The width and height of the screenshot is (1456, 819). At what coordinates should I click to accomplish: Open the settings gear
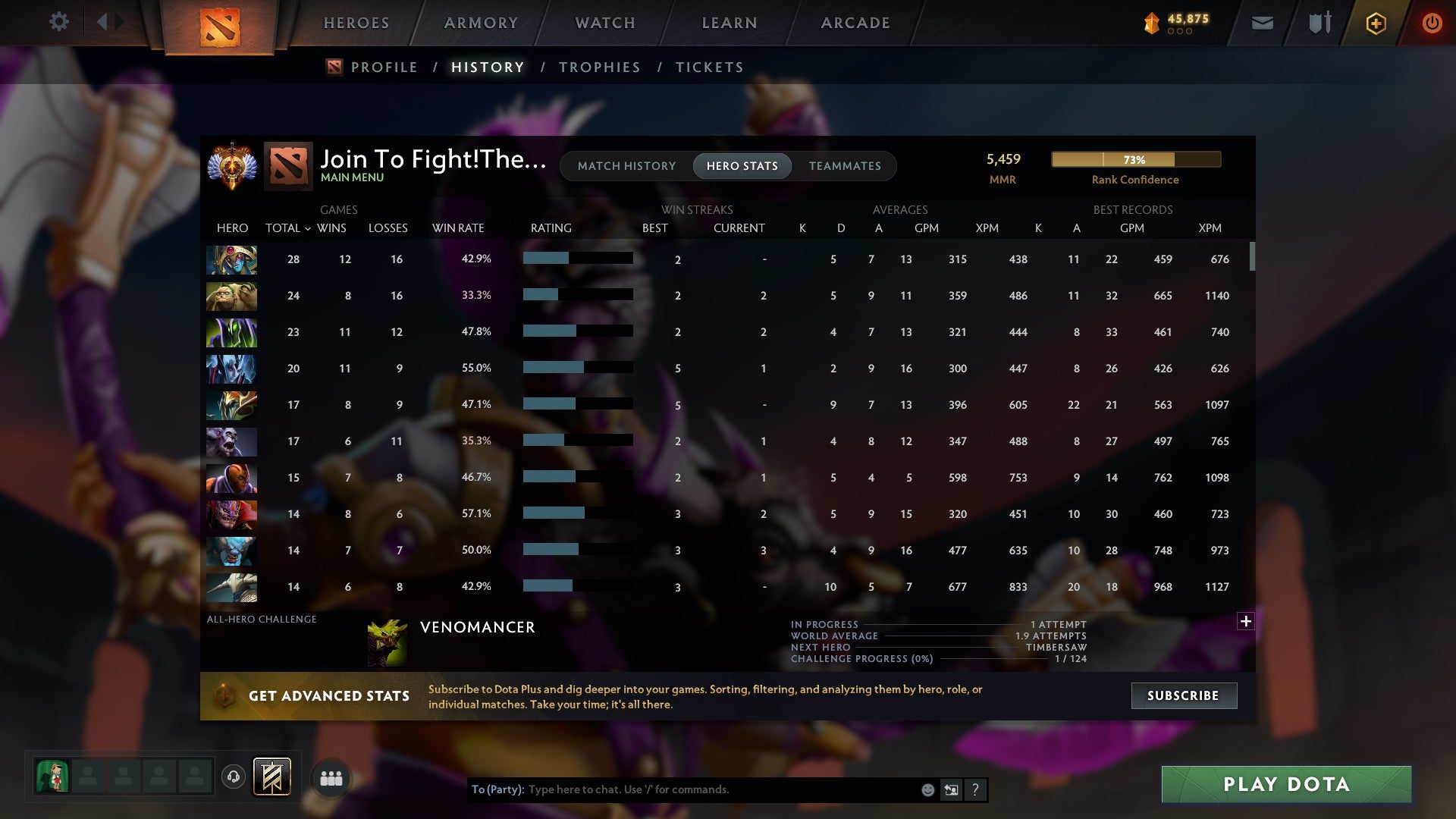click(x=59, y=22)
